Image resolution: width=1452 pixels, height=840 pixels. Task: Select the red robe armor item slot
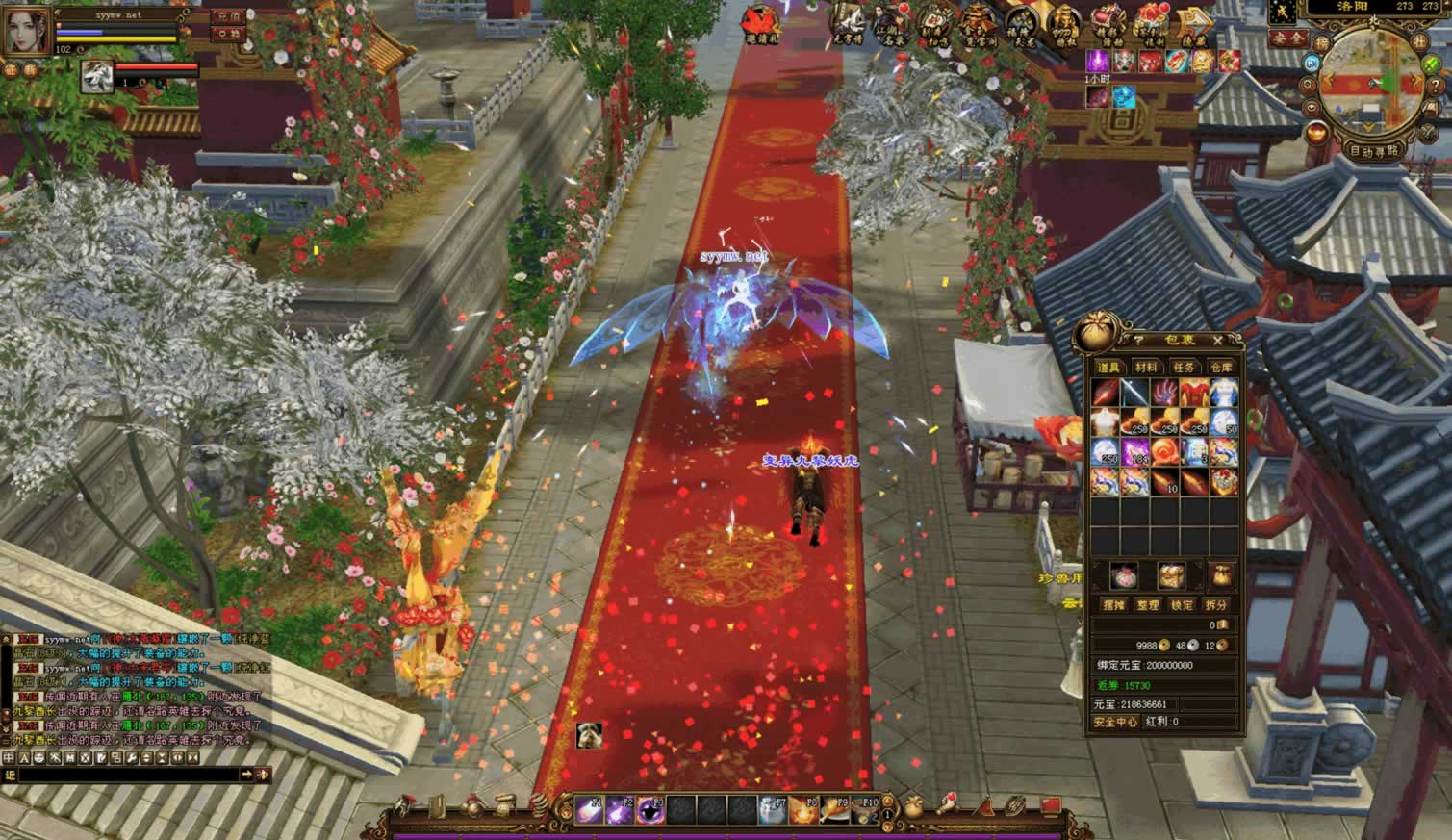click(1194, 393)
